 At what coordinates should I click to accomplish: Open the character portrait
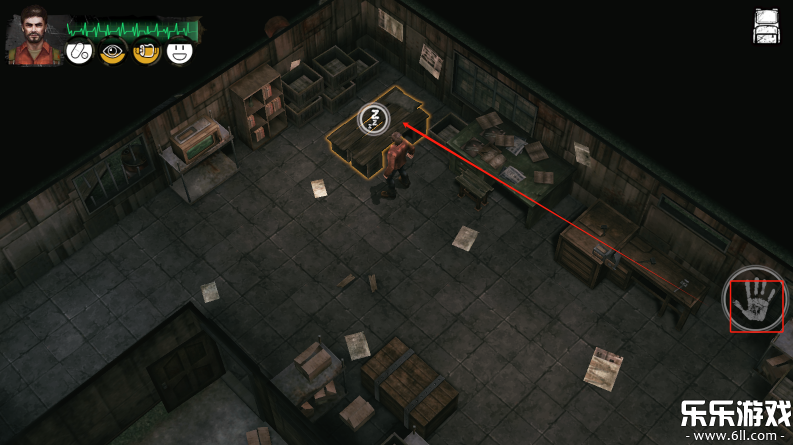[x=36, y=37]
